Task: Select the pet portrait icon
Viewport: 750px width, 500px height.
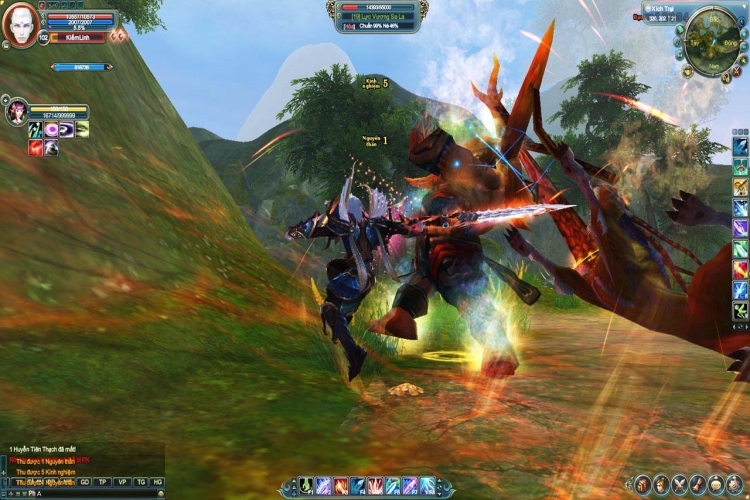Action: tap(15, 111)
